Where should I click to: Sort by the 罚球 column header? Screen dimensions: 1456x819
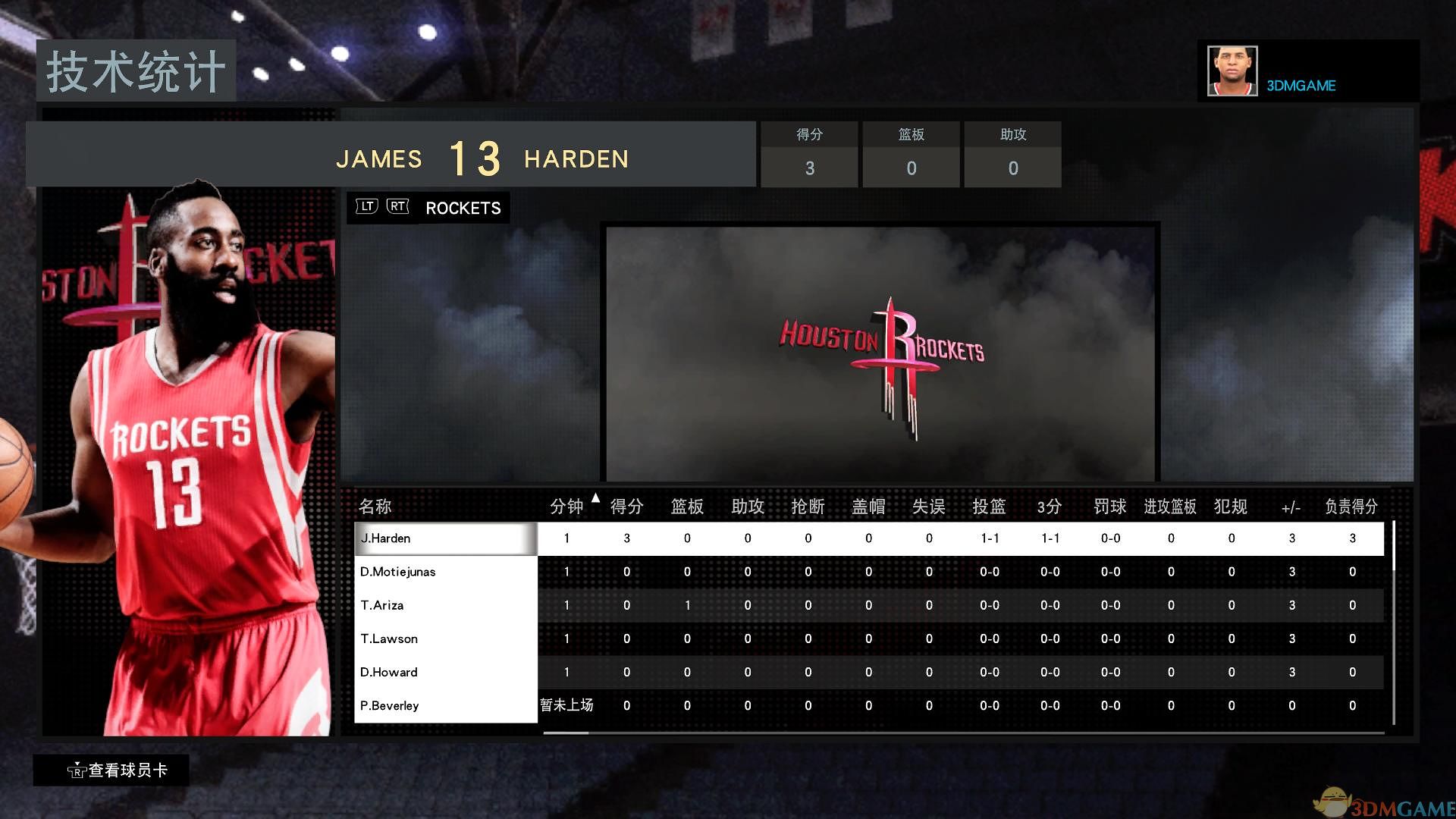[1110, 506]
